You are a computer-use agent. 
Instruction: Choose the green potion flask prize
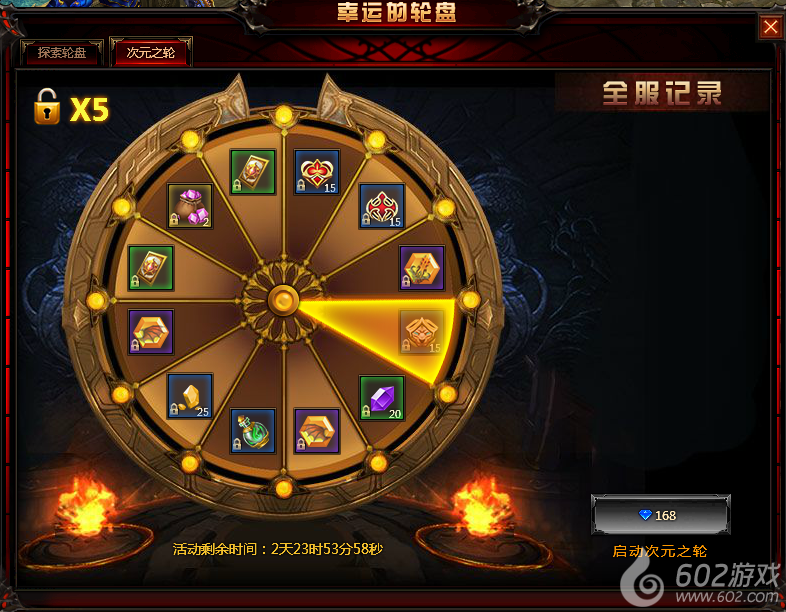pyautogui.click(x=253, y=431)
